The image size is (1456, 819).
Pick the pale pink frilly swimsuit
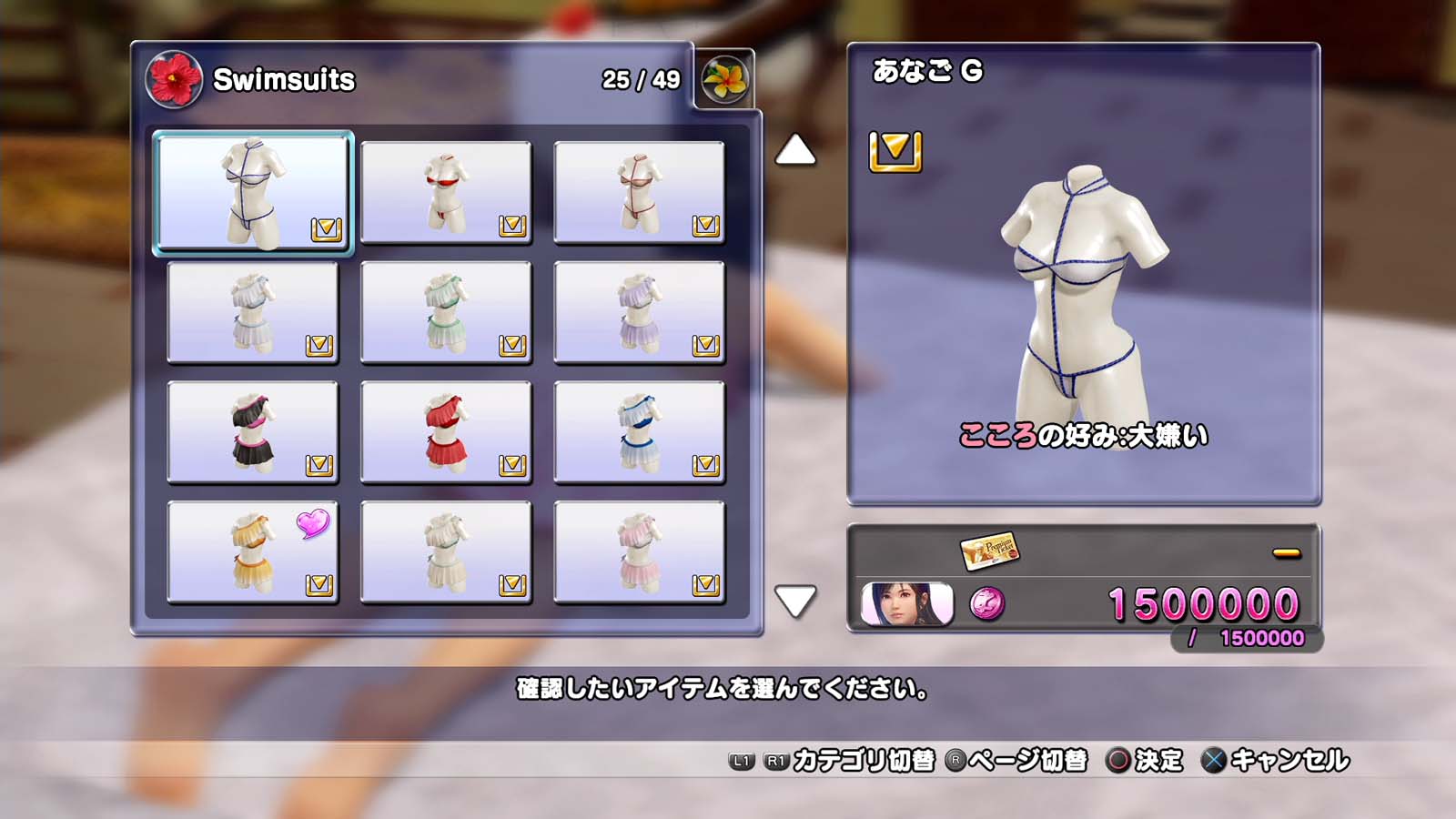click(x=639, y=552)
